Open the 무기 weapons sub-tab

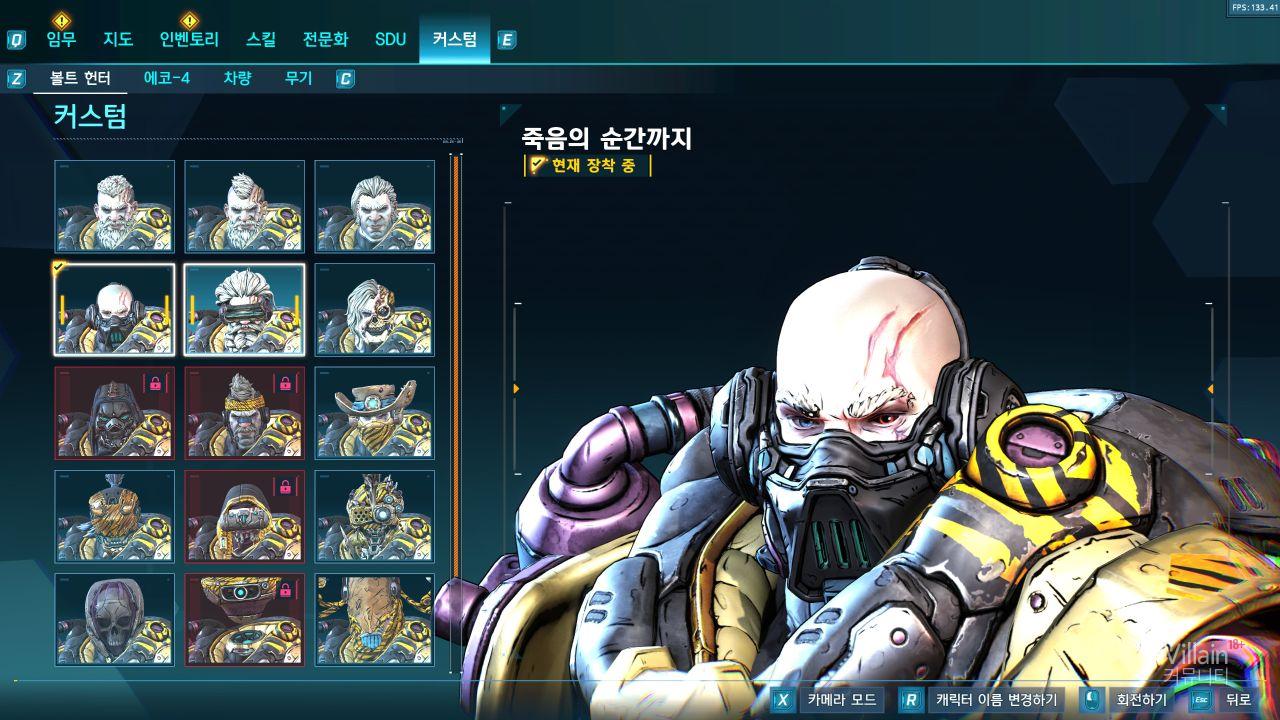(298, 78)
